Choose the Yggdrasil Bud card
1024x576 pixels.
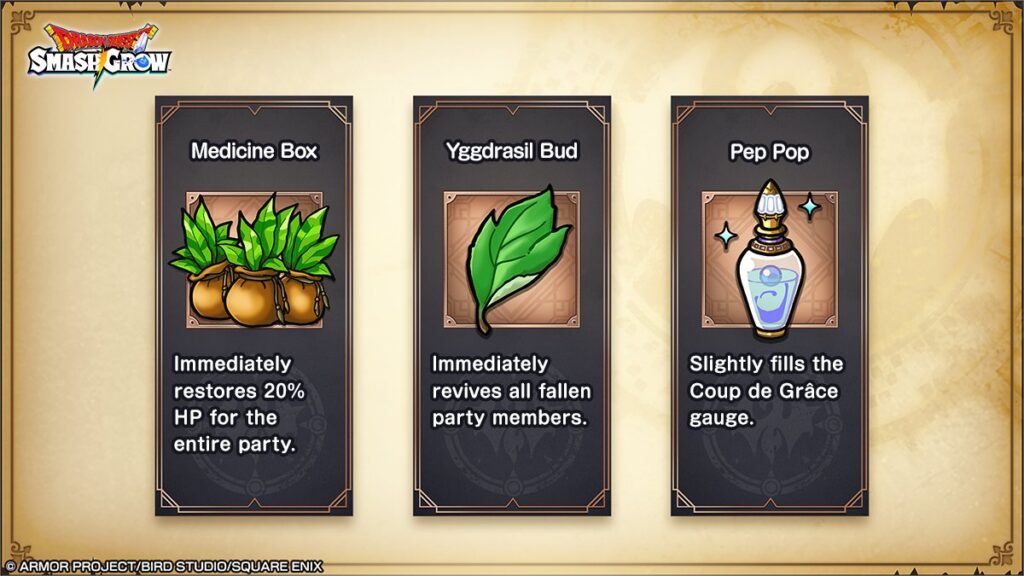pyautogui.click(x=512, y=305)
